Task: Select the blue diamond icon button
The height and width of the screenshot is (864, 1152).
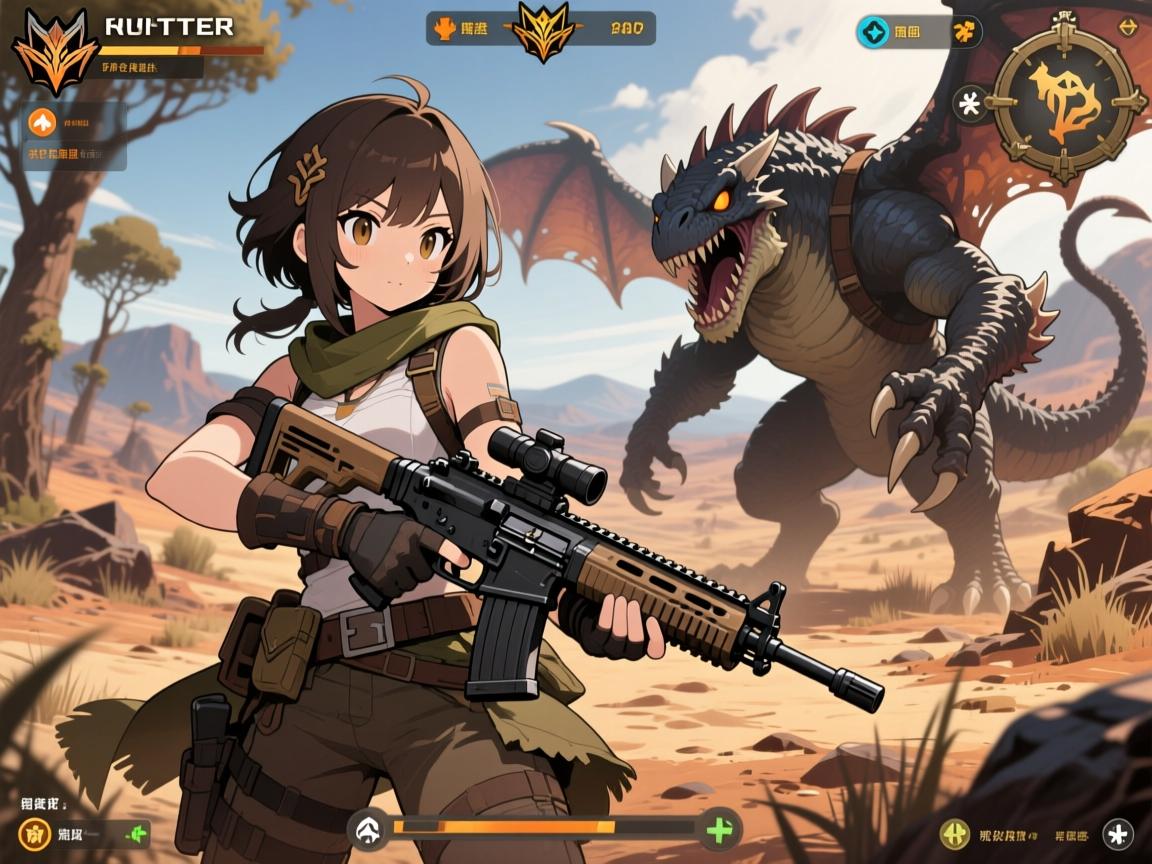Action: pos(873,32)
